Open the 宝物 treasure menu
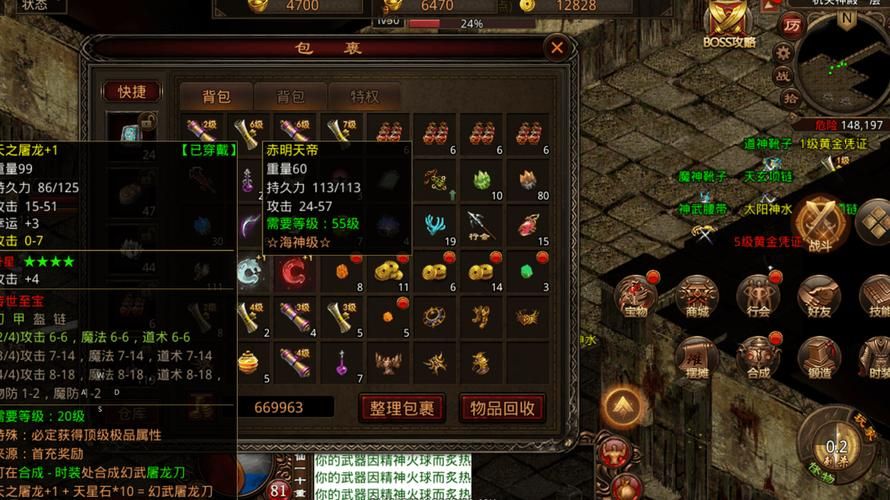This screenshot has width=890, height=500. point(636,296)
